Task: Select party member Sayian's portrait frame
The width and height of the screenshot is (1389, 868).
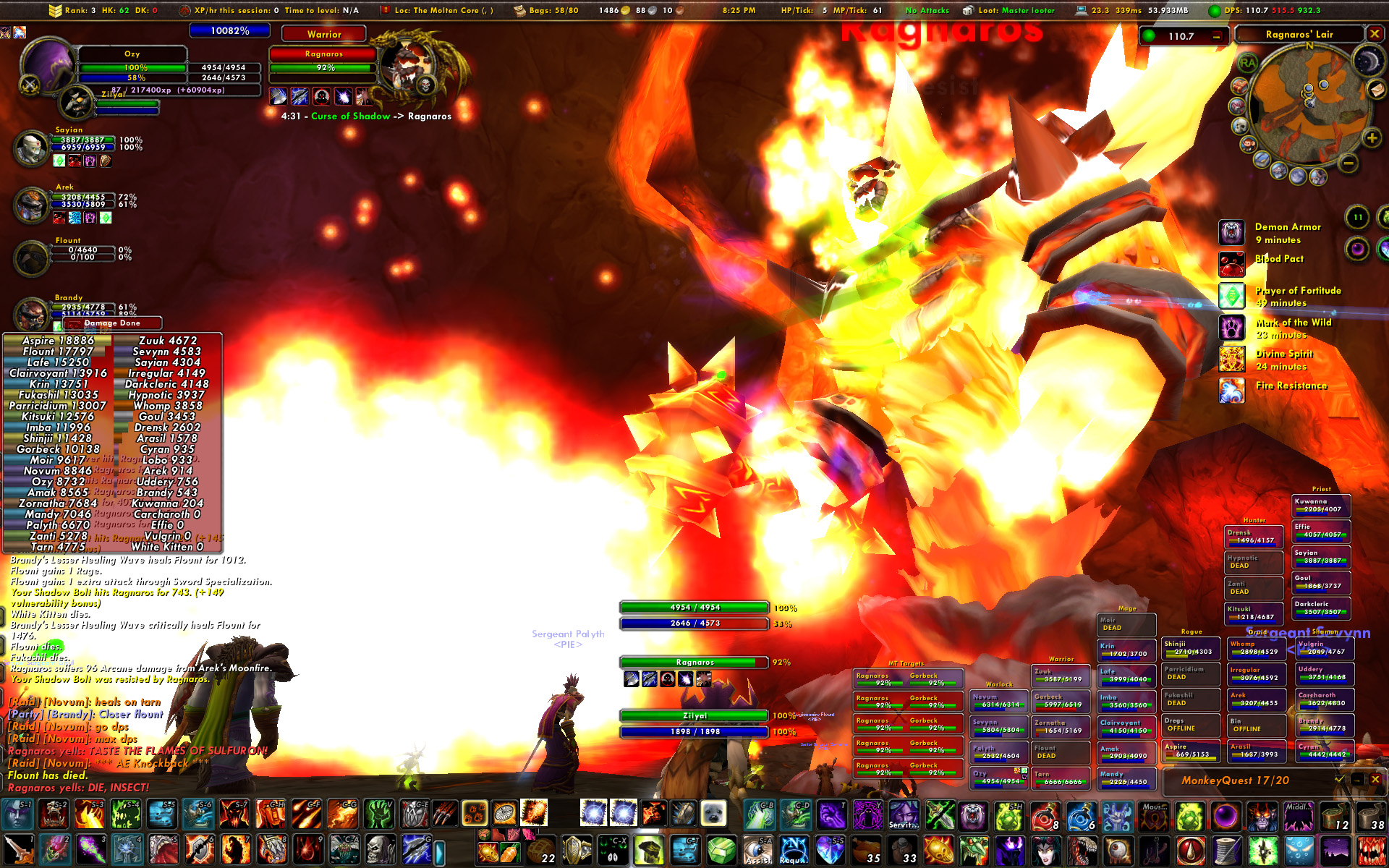Action: coord(32,148)
